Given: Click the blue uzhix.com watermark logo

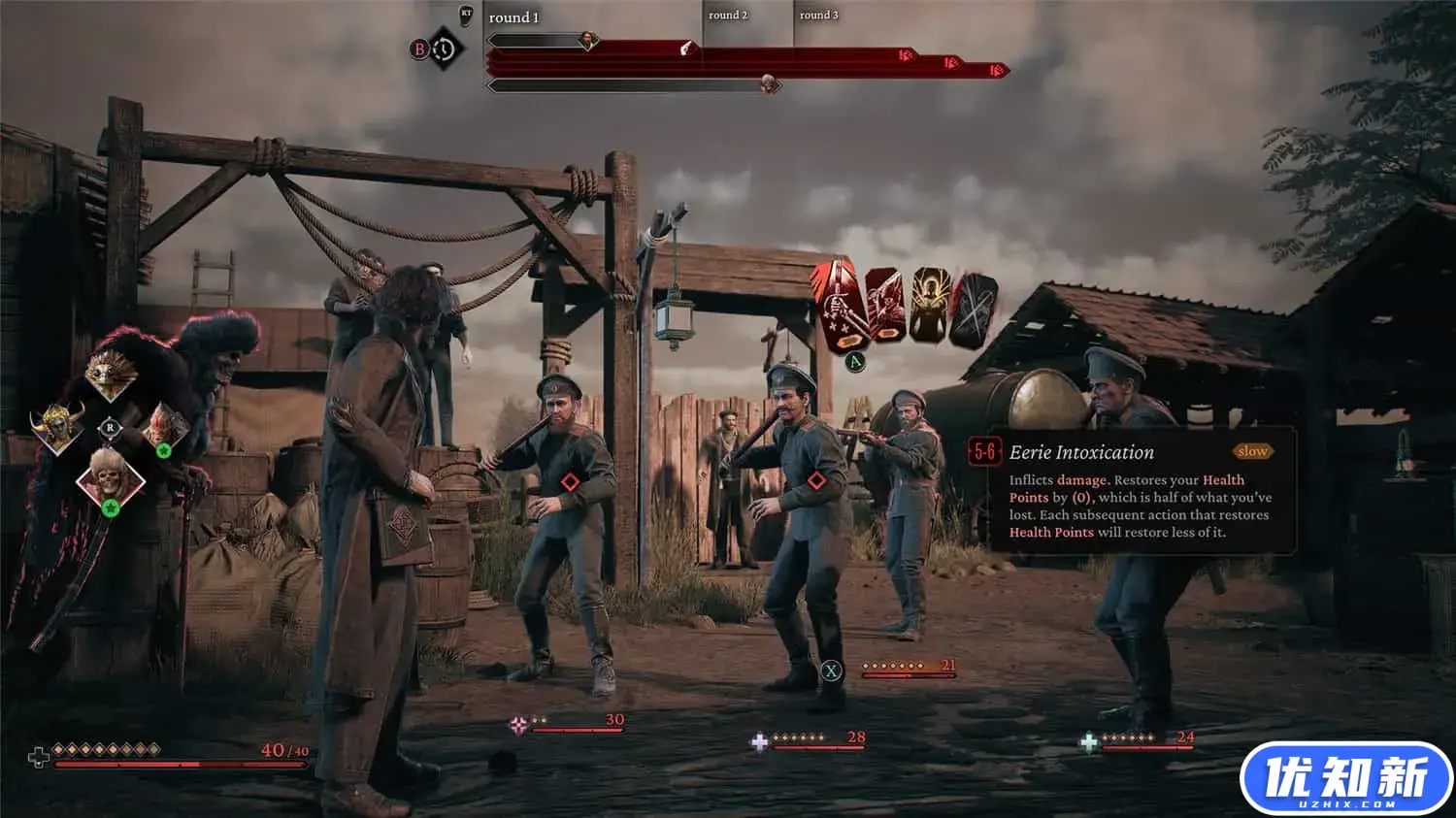Looking at the screenshot, I should pos(1345,779).
